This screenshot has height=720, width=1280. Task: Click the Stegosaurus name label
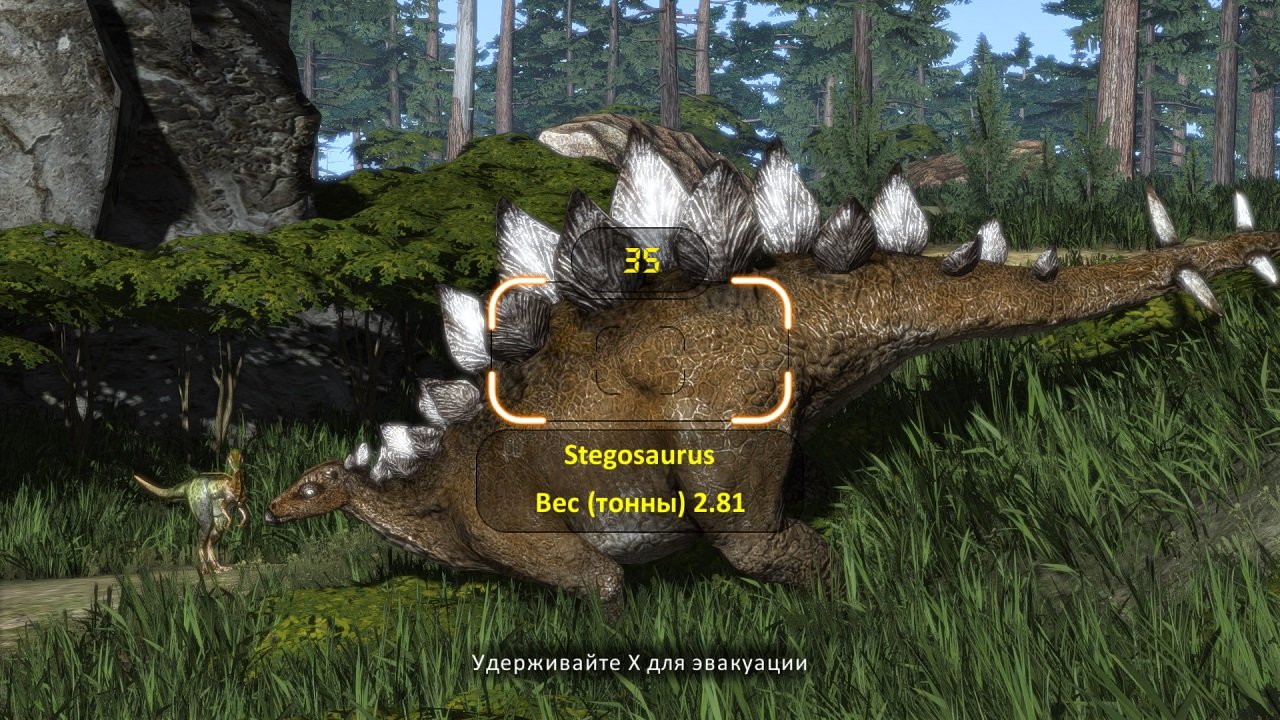tap(640, 455)
